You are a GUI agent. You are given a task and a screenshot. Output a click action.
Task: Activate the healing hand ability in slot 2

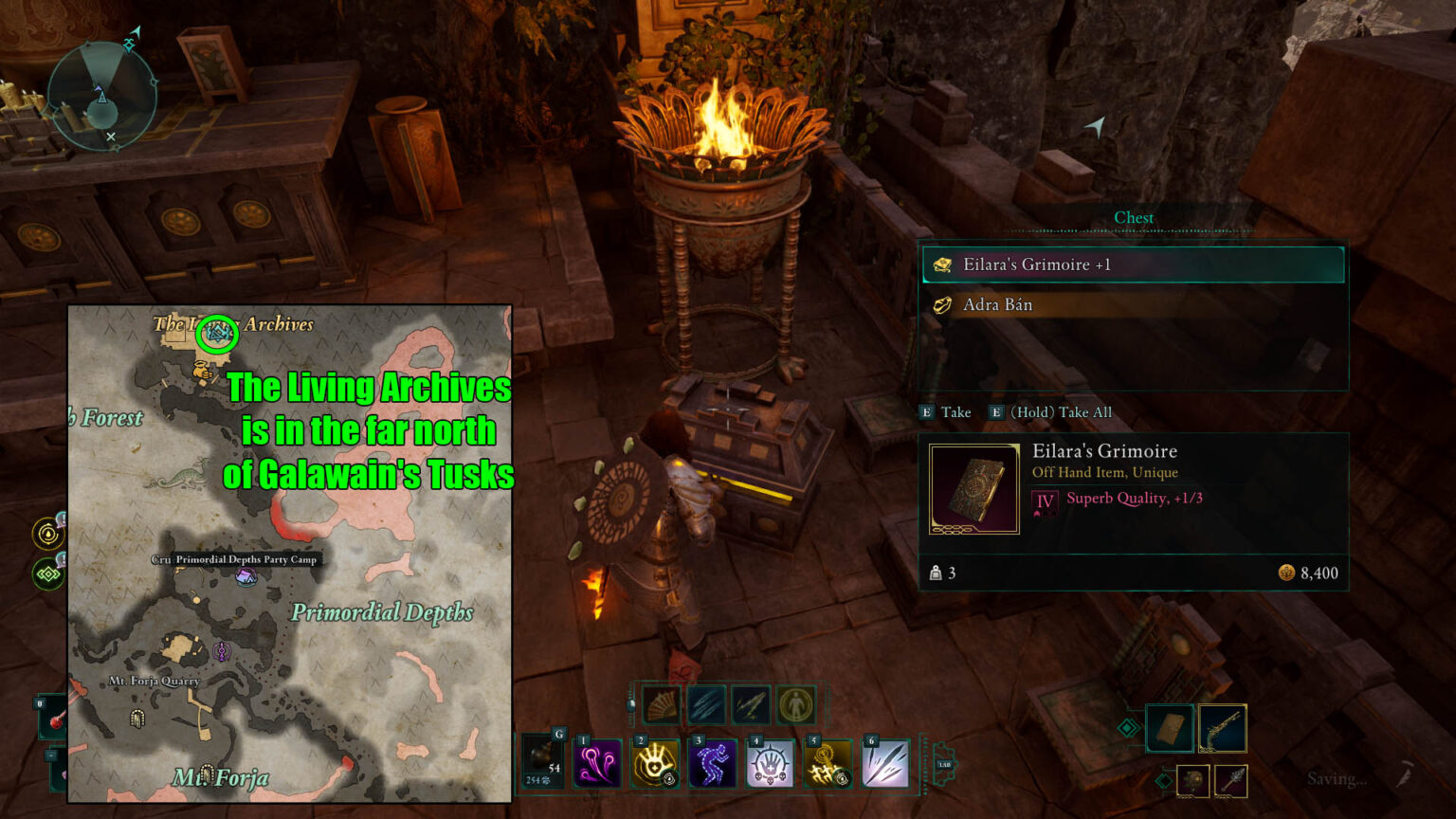[x=654, y=762]
